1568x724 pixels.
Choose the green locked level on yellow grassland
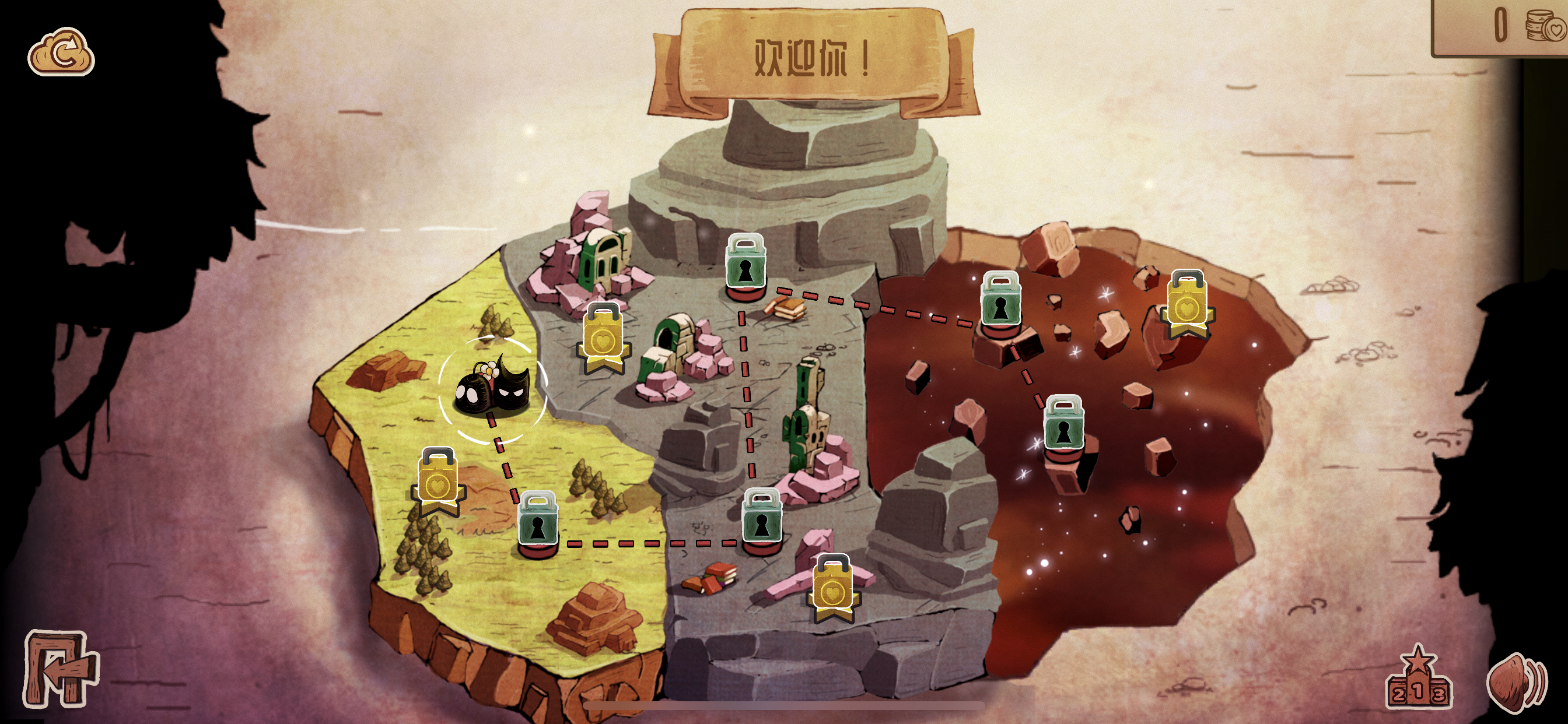coord(537,521)
